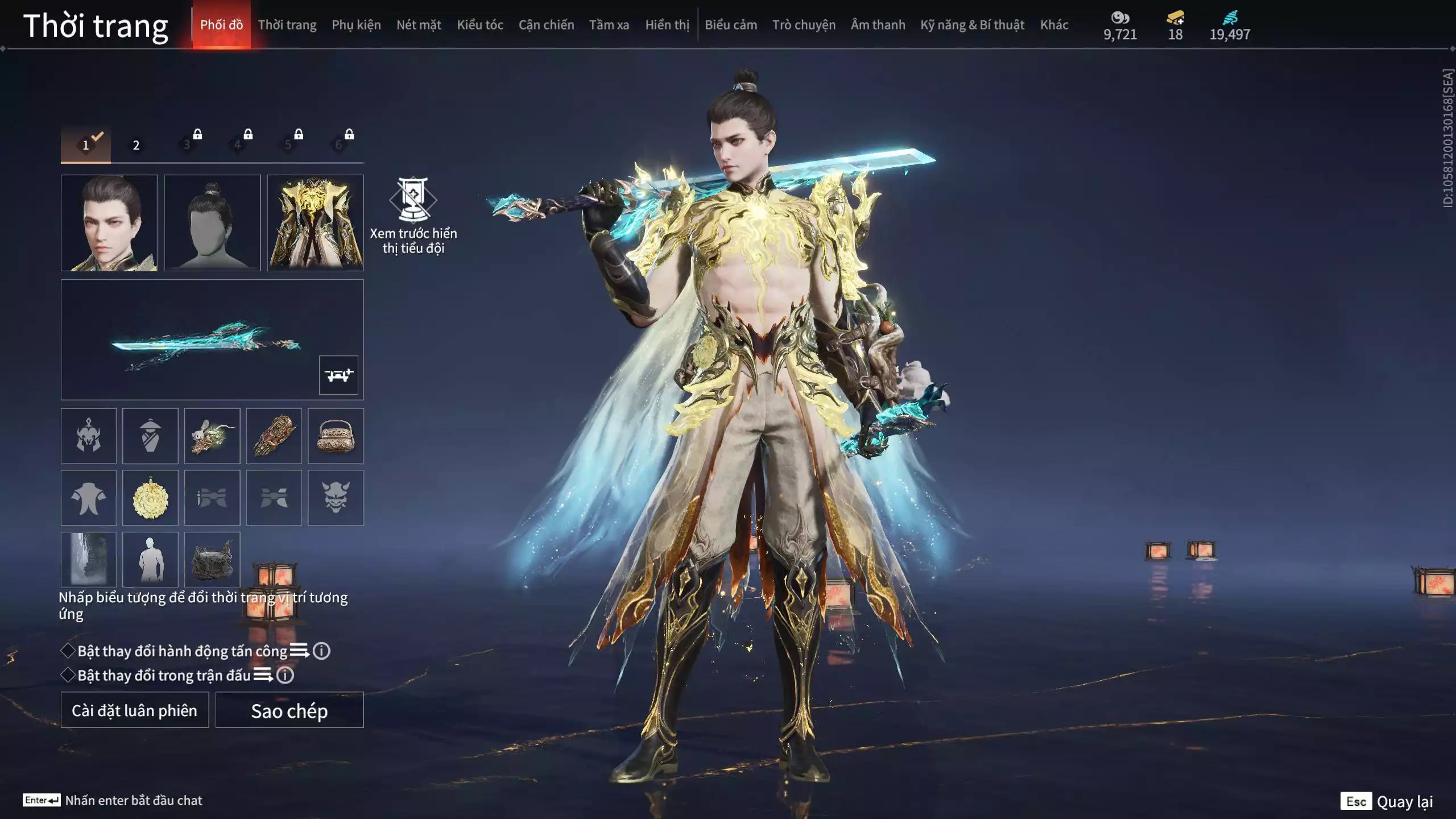Select the white mouse pet accessory slot
The height and width of the screenshot is (819, 1456).
point(212,436)
